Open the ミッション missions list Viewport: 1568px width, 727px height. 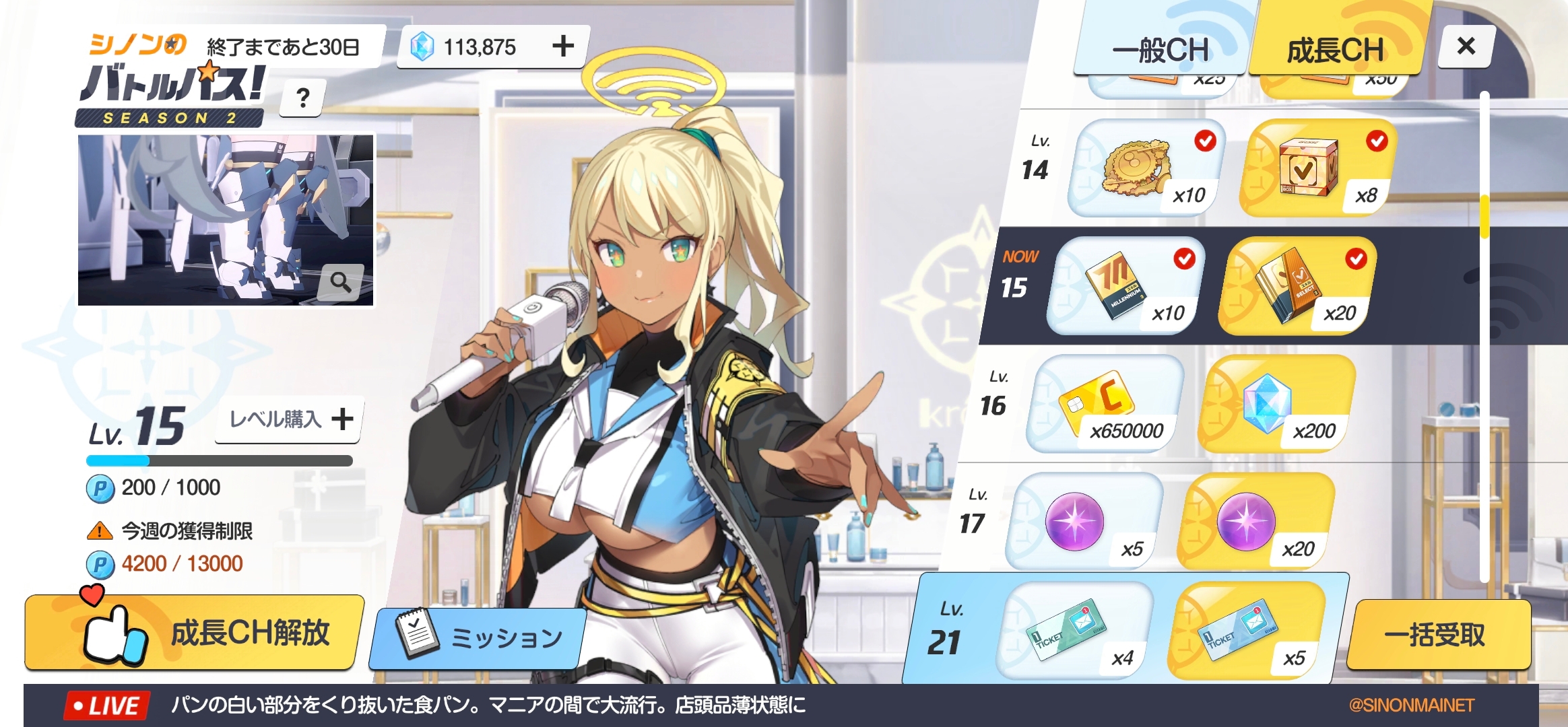pos(480,637)
